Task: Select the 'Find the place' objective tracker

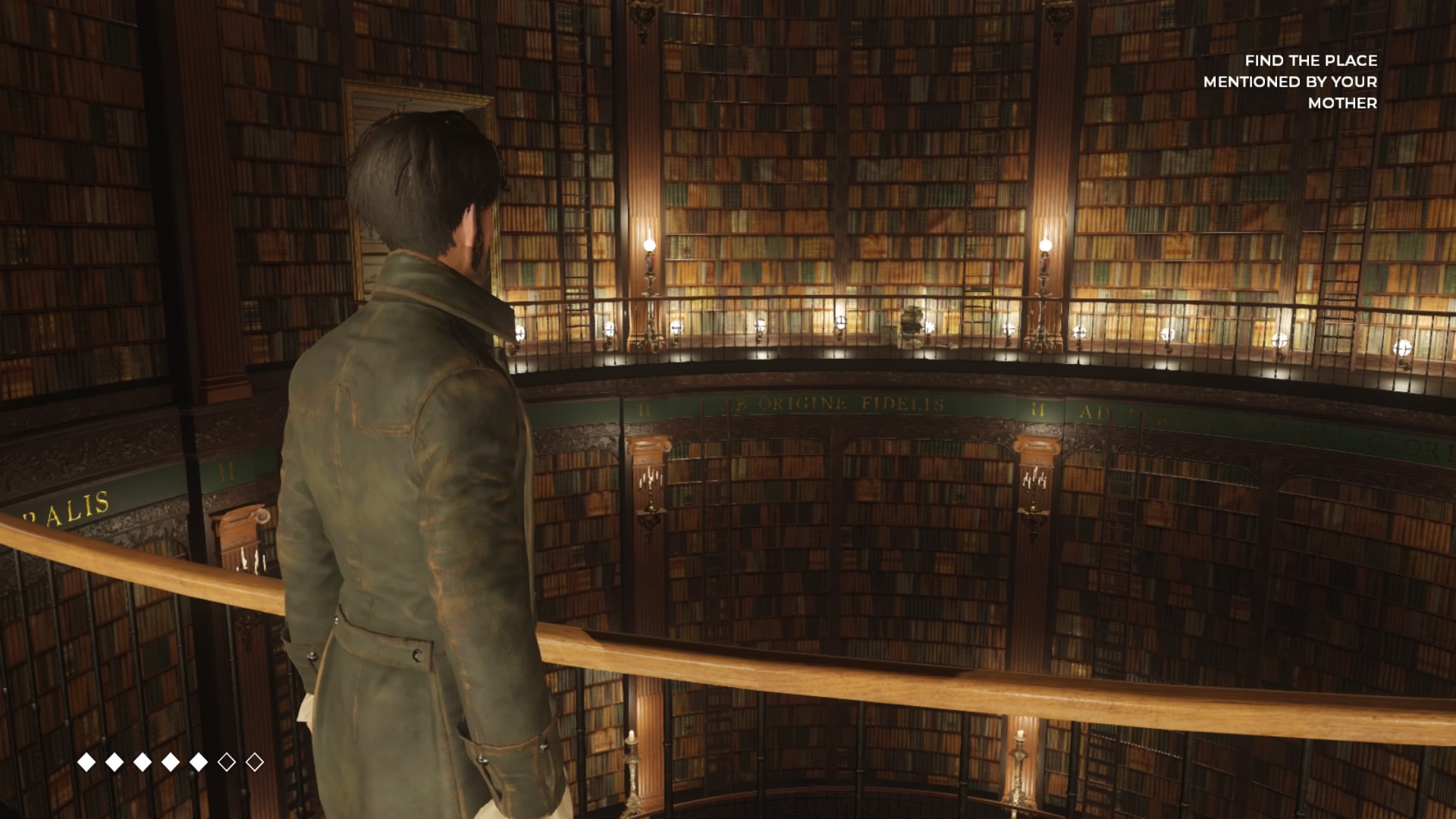Action: [x=1290, y=81]
